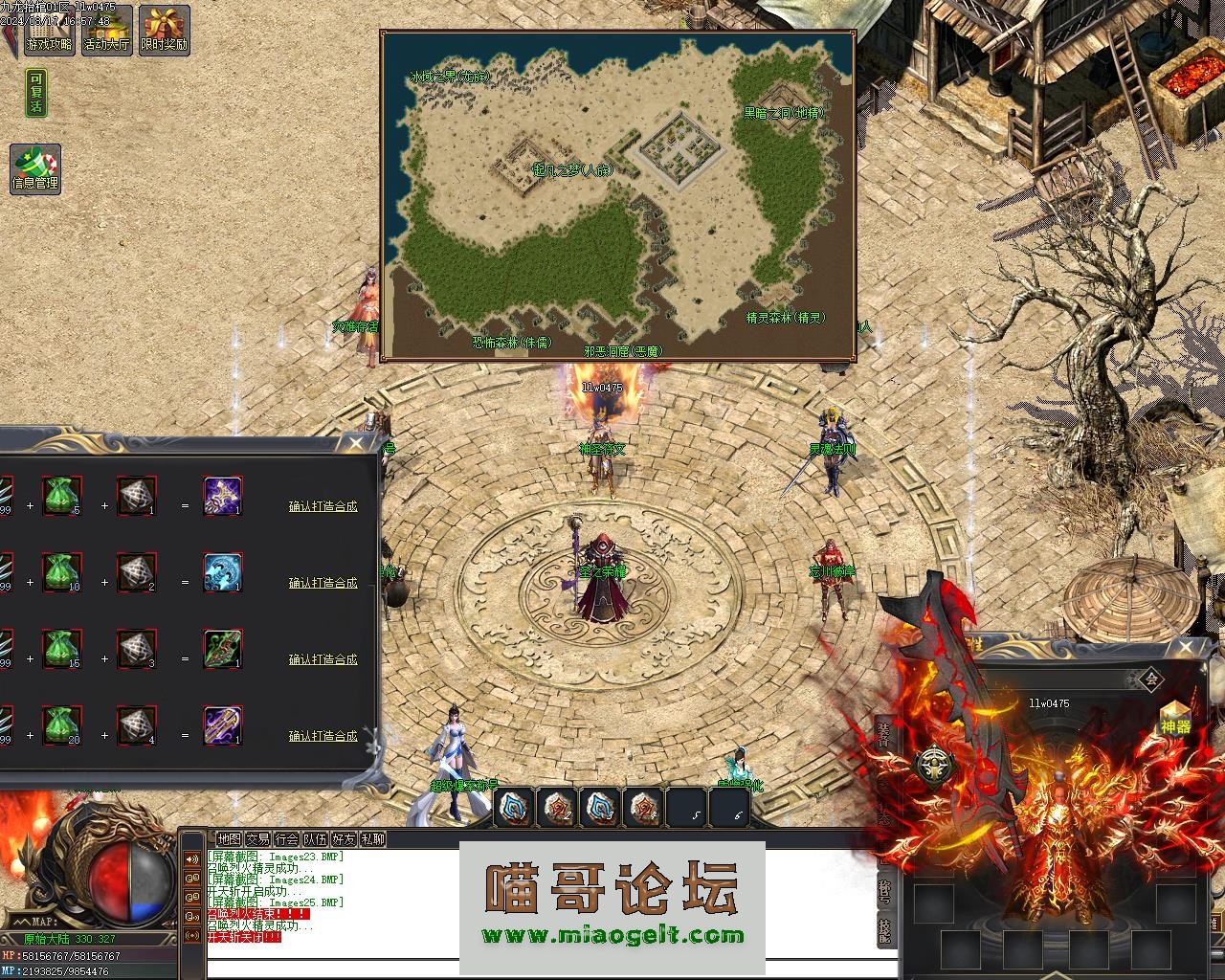Click the green 可复活 revive button
Viewport: 1225px width, 980px height.
(x=36, y=93)
